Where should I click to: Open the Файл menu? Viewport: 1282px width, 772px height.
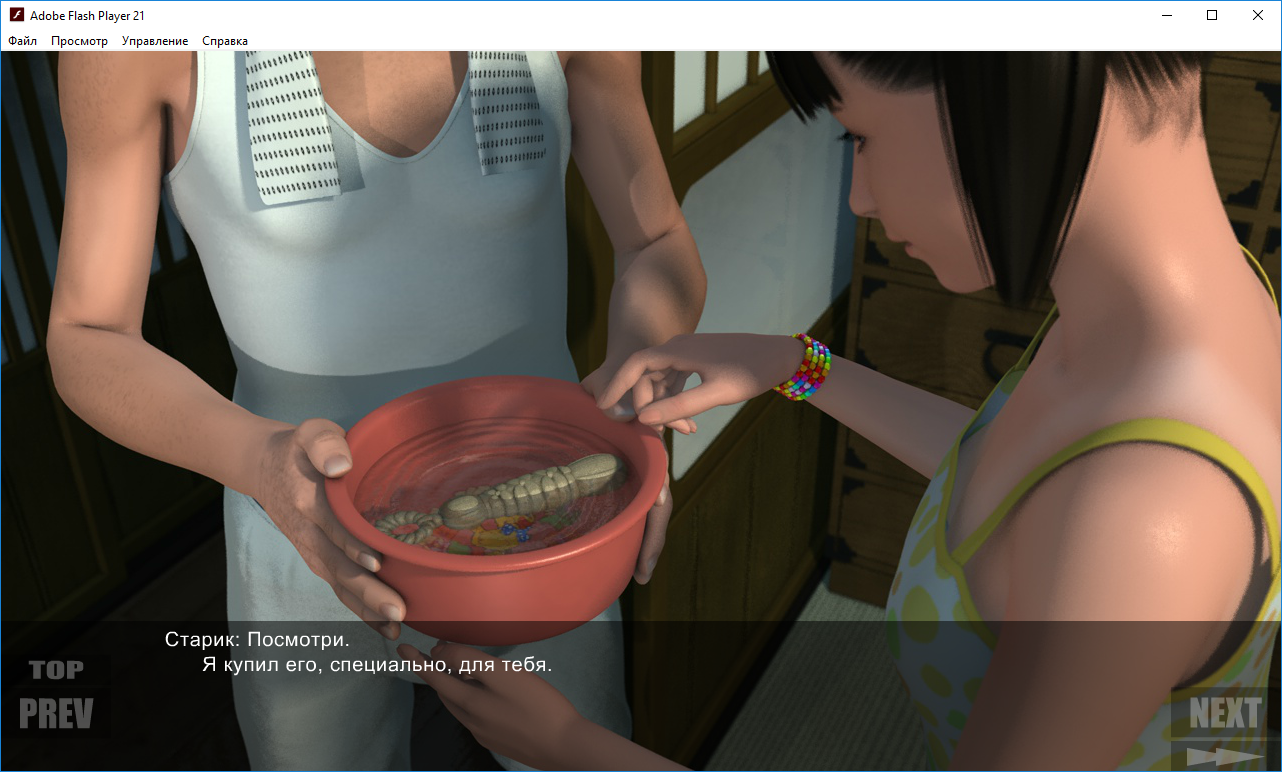(23, 41)
